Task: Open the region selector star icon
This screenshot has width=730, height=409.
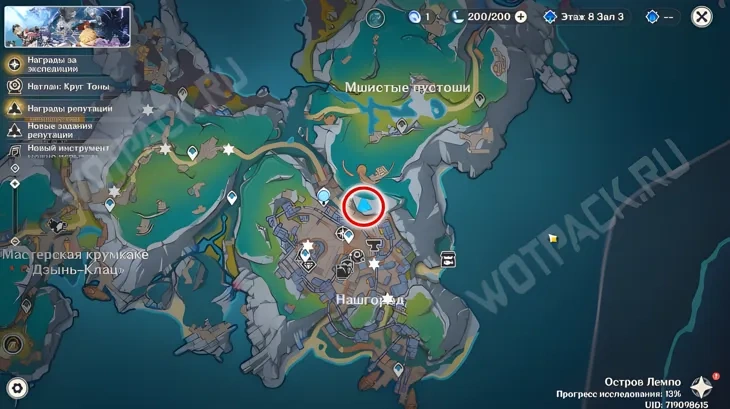Action: pos(702,388)
